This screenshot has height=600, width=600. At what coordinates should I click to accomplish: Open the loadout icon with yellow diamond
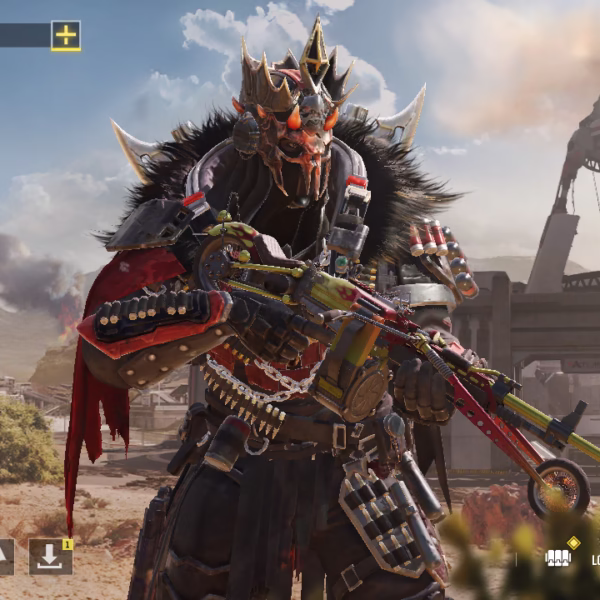coord(558,557)
